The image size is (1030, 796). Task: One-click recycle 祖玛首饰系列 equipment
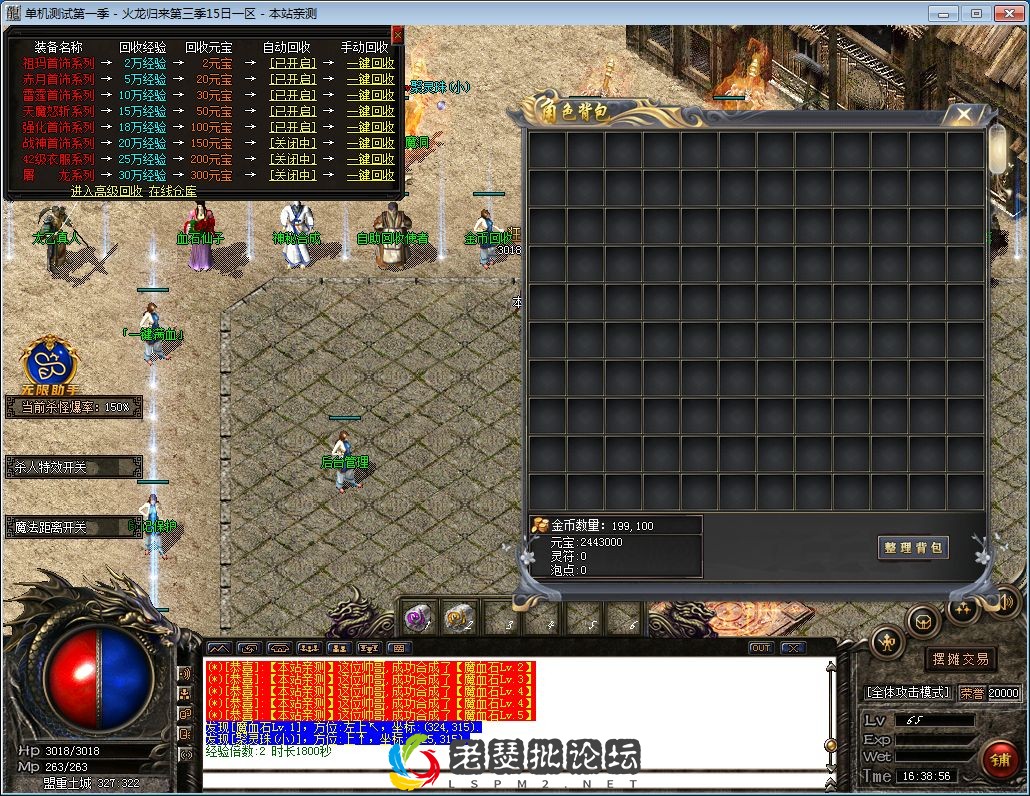[x=370, y=63]
